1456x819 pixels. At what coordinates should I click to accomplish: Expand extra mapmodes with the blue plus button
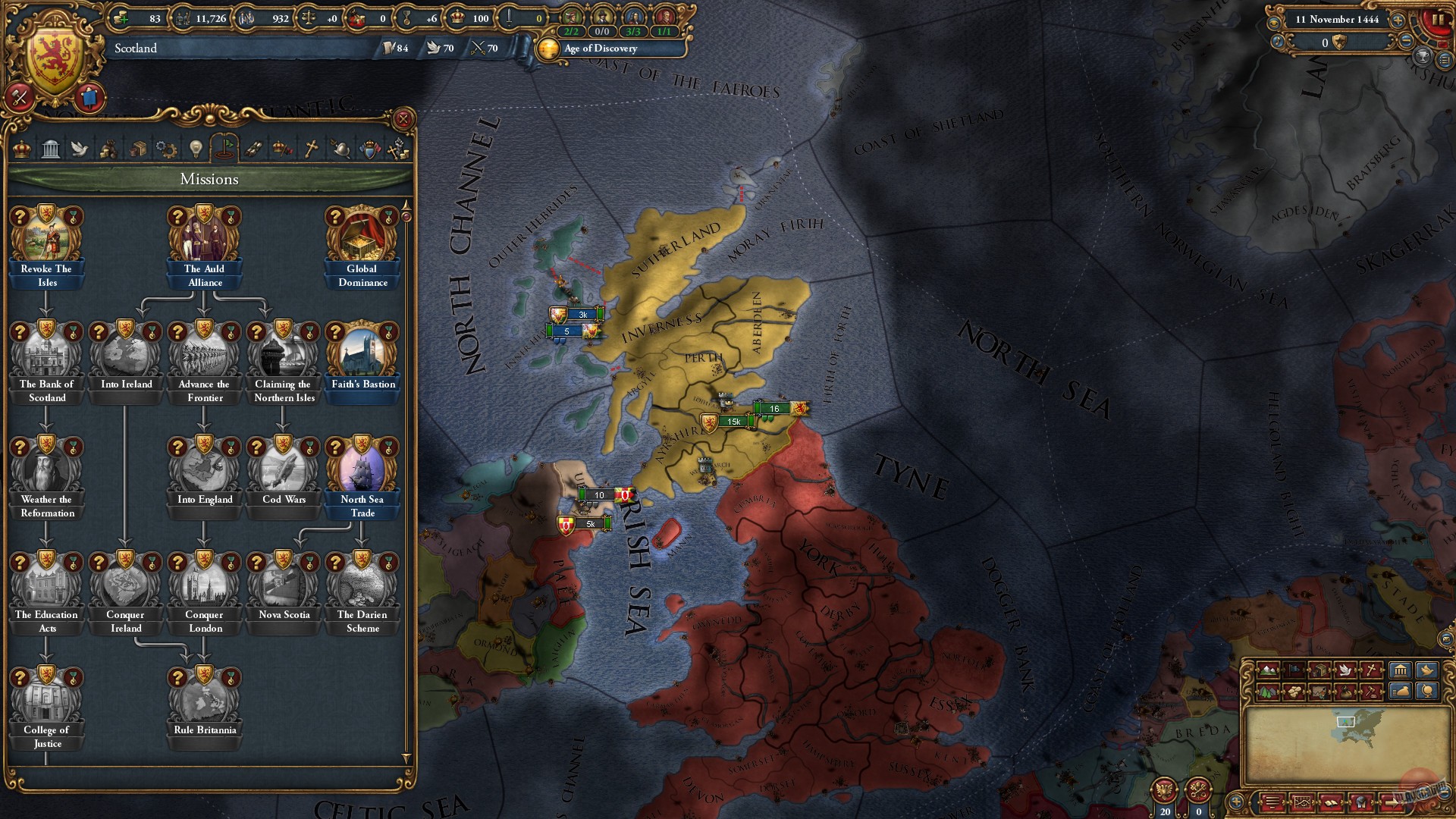[x=1237, y=802]
